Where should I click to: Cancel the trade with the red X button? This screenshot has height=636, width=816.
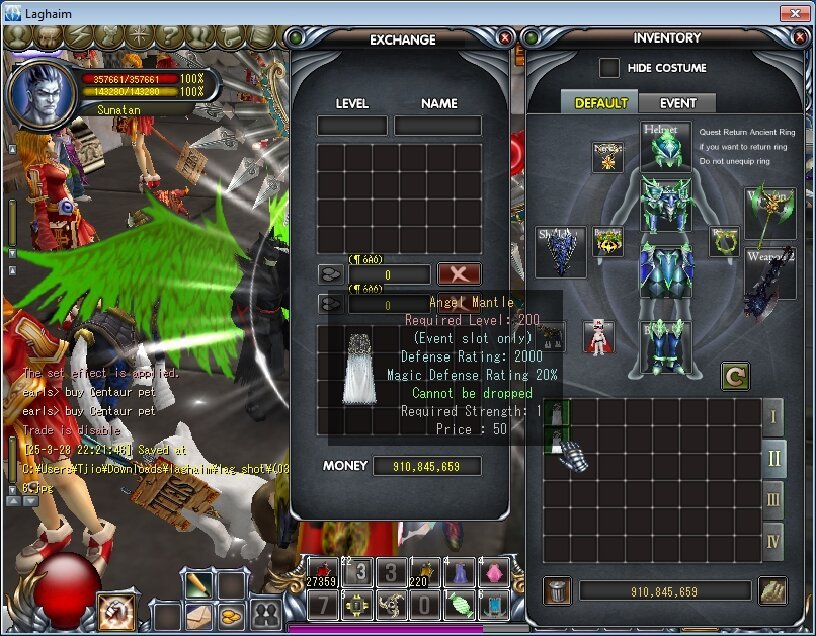pyautogui.click(x=459, y=274)
